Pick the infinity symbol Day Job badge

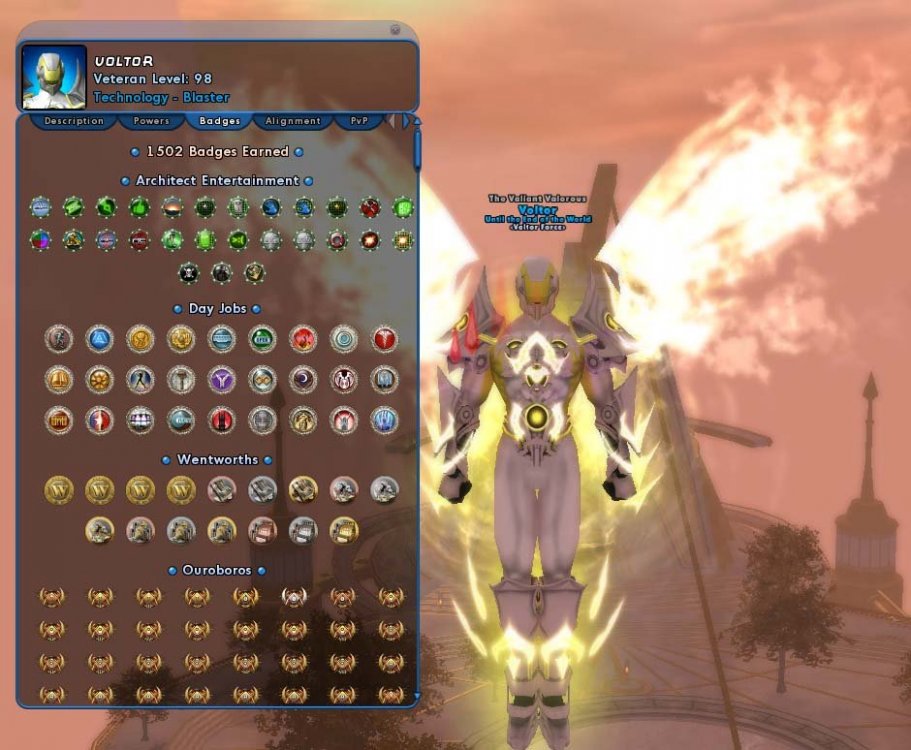coord(262,380)
